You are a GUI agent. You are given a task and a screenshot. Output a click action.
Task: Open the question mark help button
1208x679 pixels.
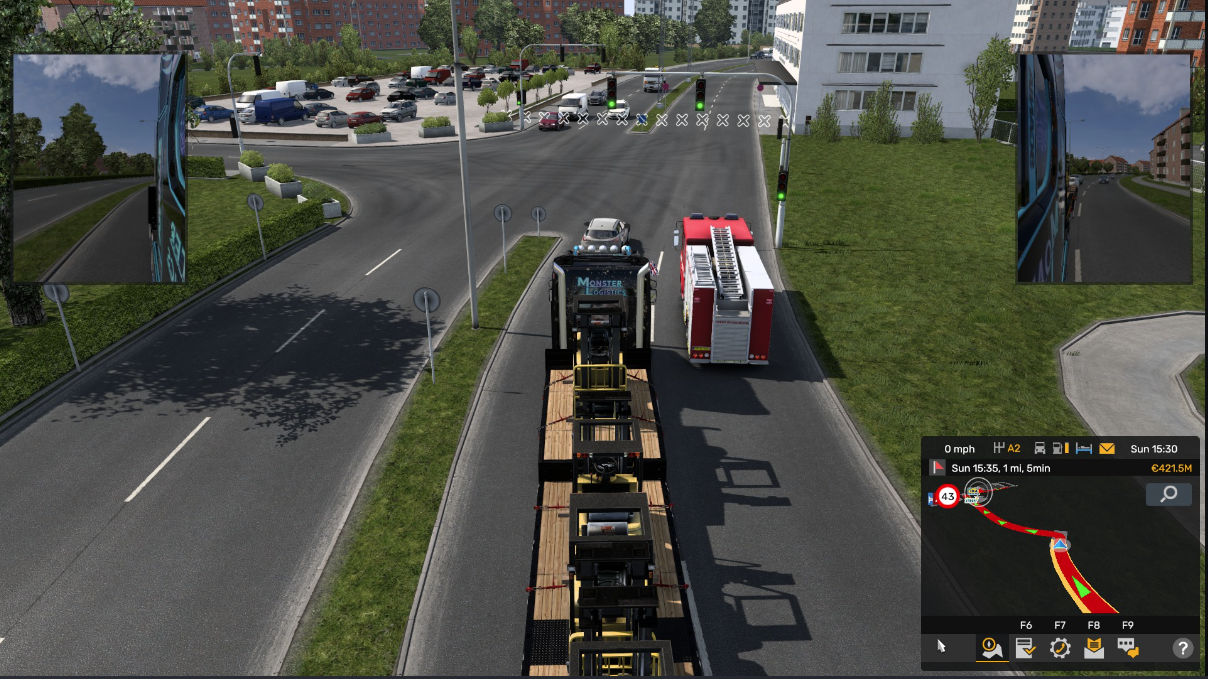click(1183, 648)
